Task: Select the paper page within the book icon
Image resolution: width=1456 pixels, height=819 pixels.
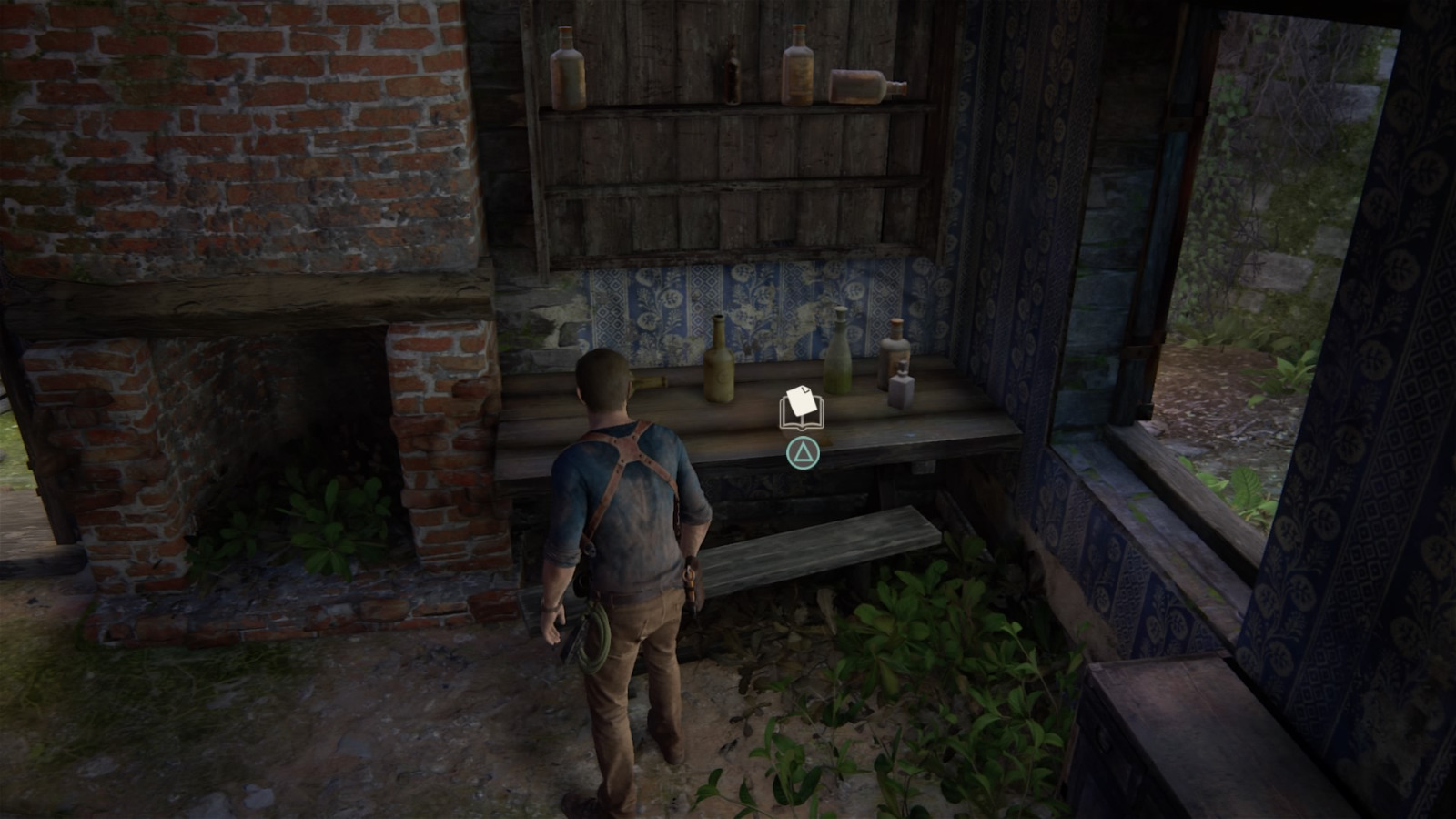Action: (800, 402)
